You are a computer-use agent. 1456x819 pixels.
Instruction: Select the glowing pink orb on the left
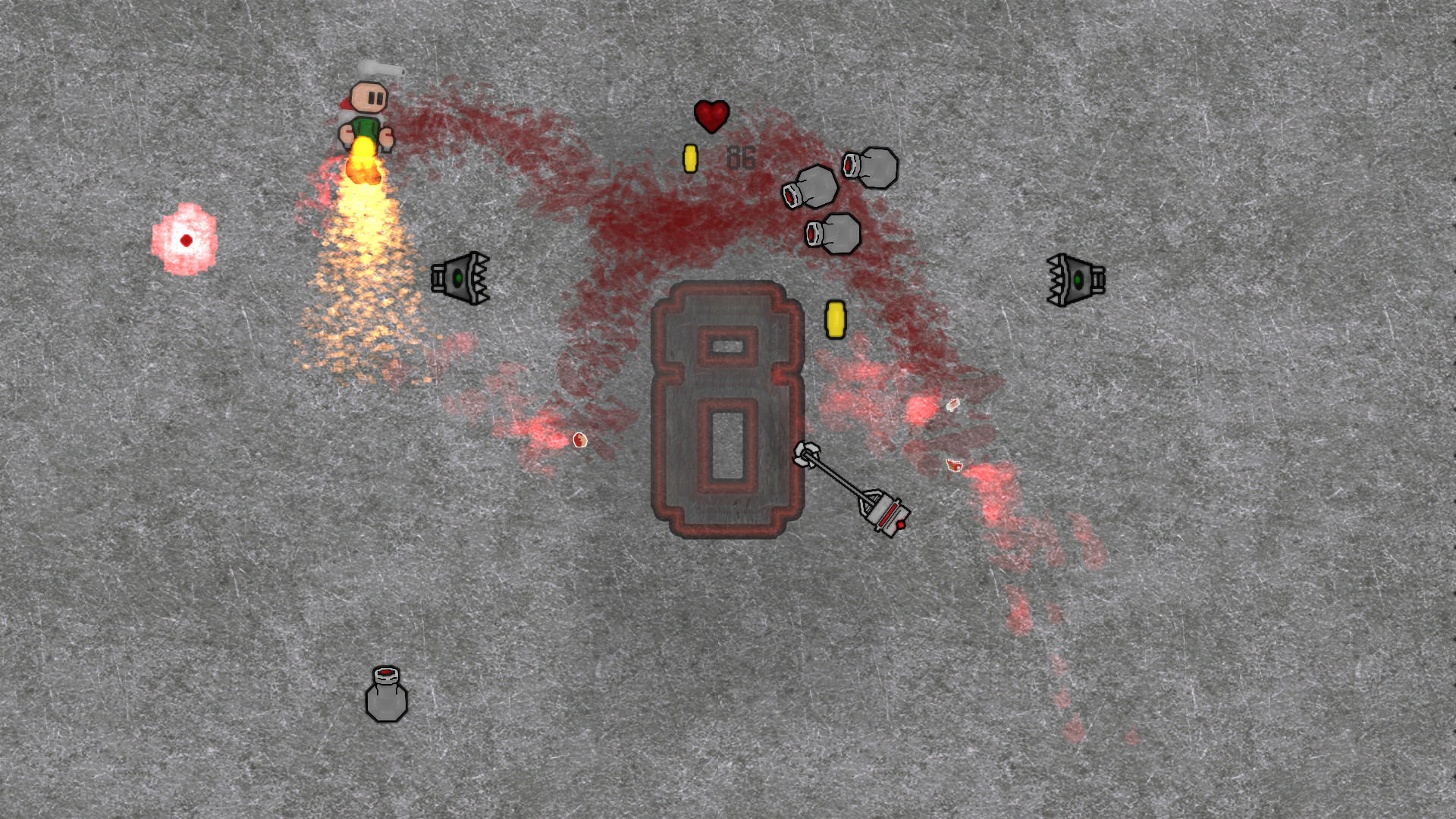click(x=184, y=240)
